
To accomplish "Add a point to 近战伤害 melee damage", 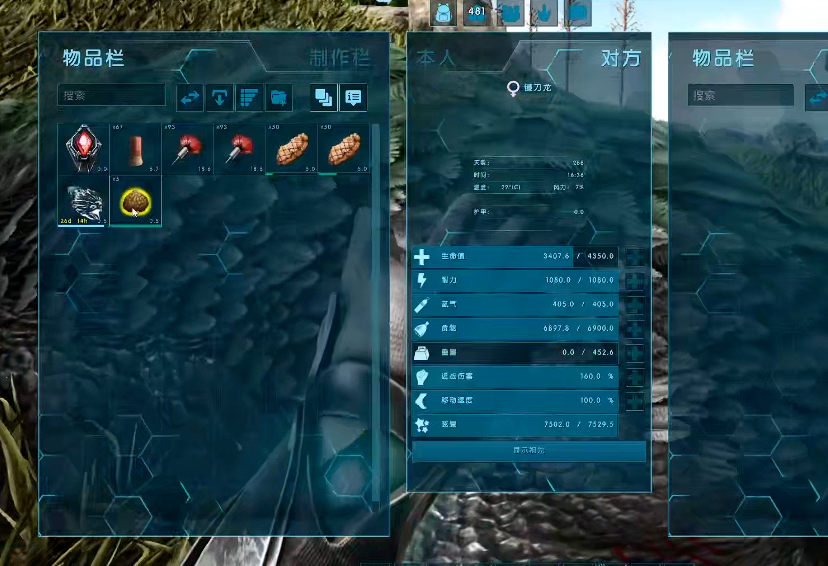I will click(634, 377).
